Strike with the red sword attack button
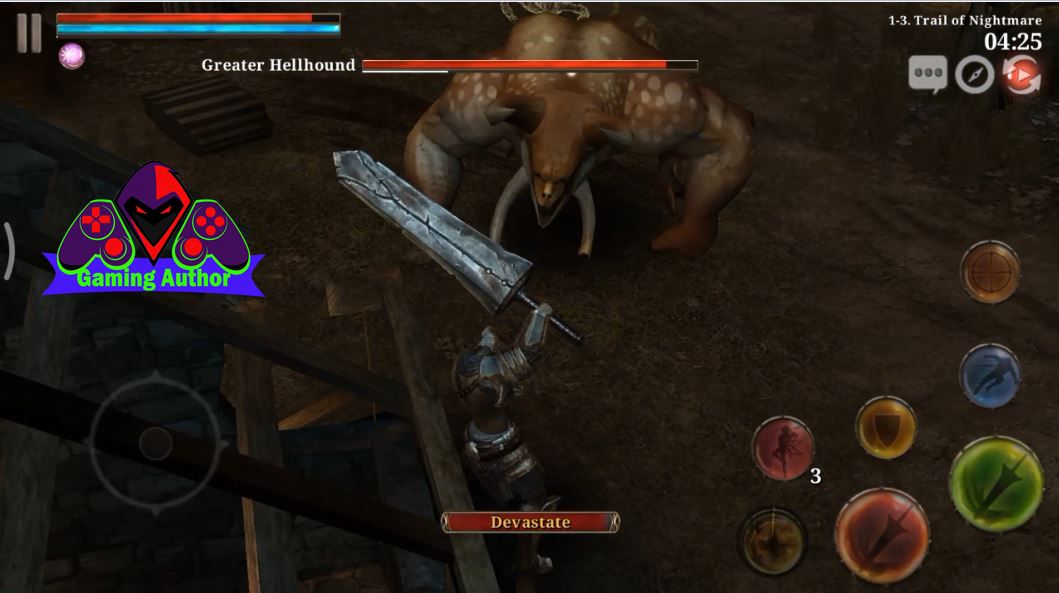This screenshot has height=593, width=1059. 881,535
